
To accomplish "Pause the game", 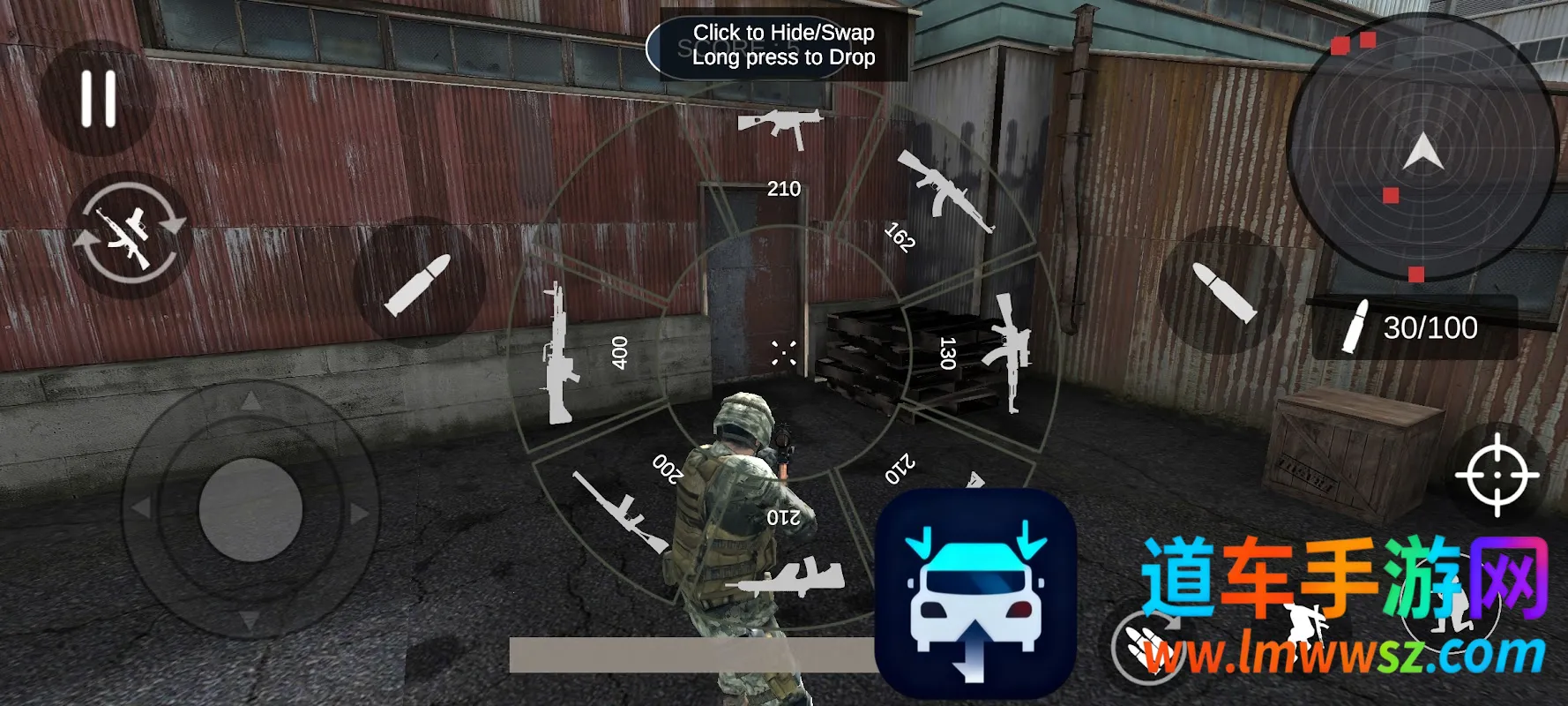I will tap(98, 98).
